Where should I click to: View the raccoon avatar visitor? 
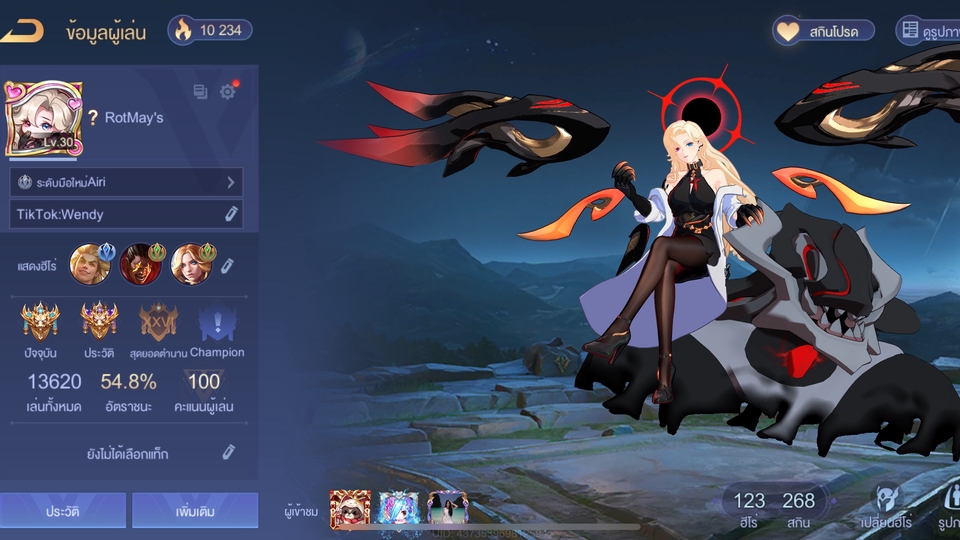tap(350, 510)
